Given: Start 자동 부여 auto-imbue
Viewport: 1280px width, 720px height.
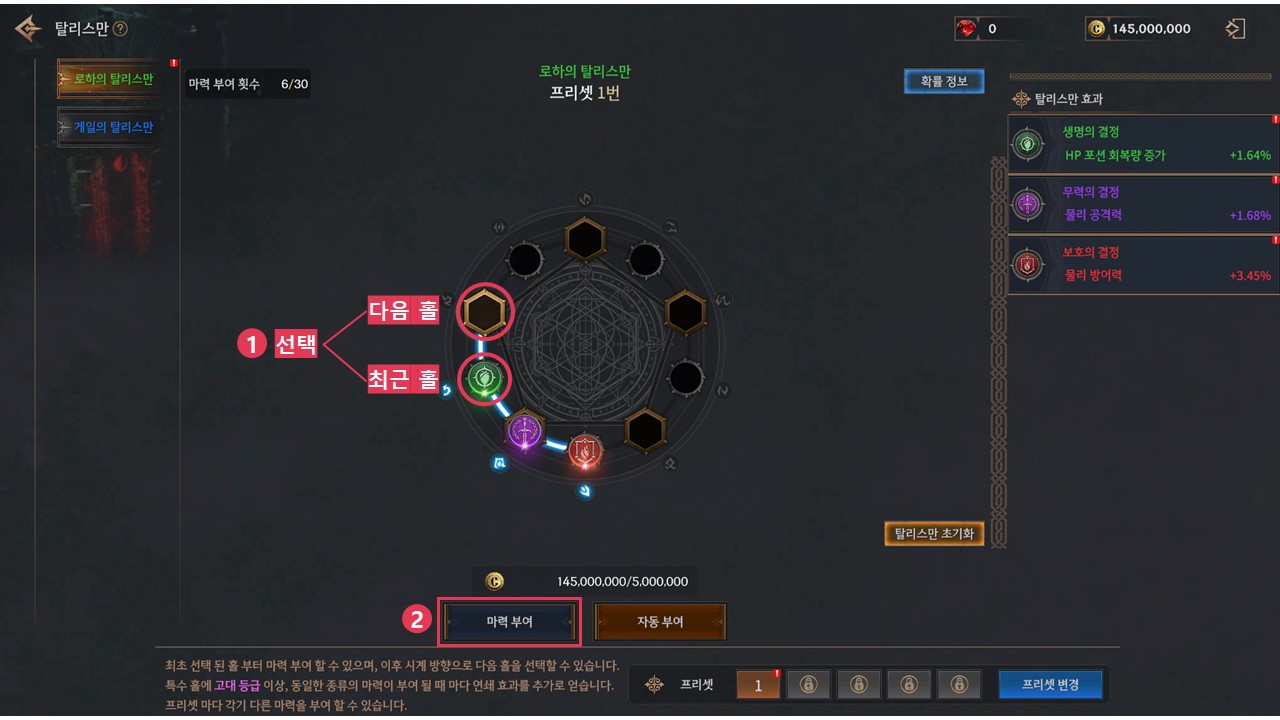Looking at the screenshot, I should click(660, 621).
